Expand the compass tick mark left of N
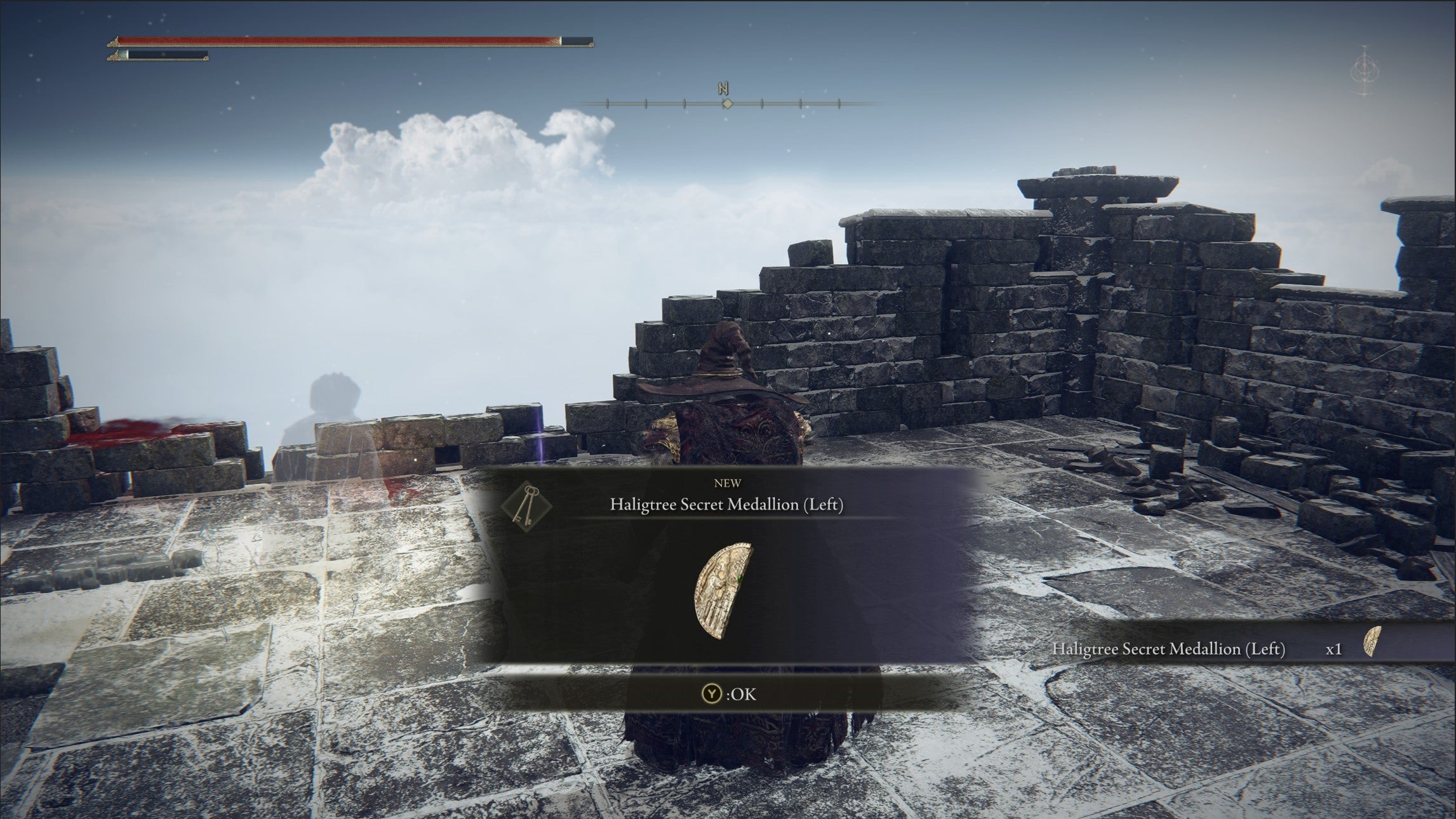The image size is (1456, 819). coord(685,103)
